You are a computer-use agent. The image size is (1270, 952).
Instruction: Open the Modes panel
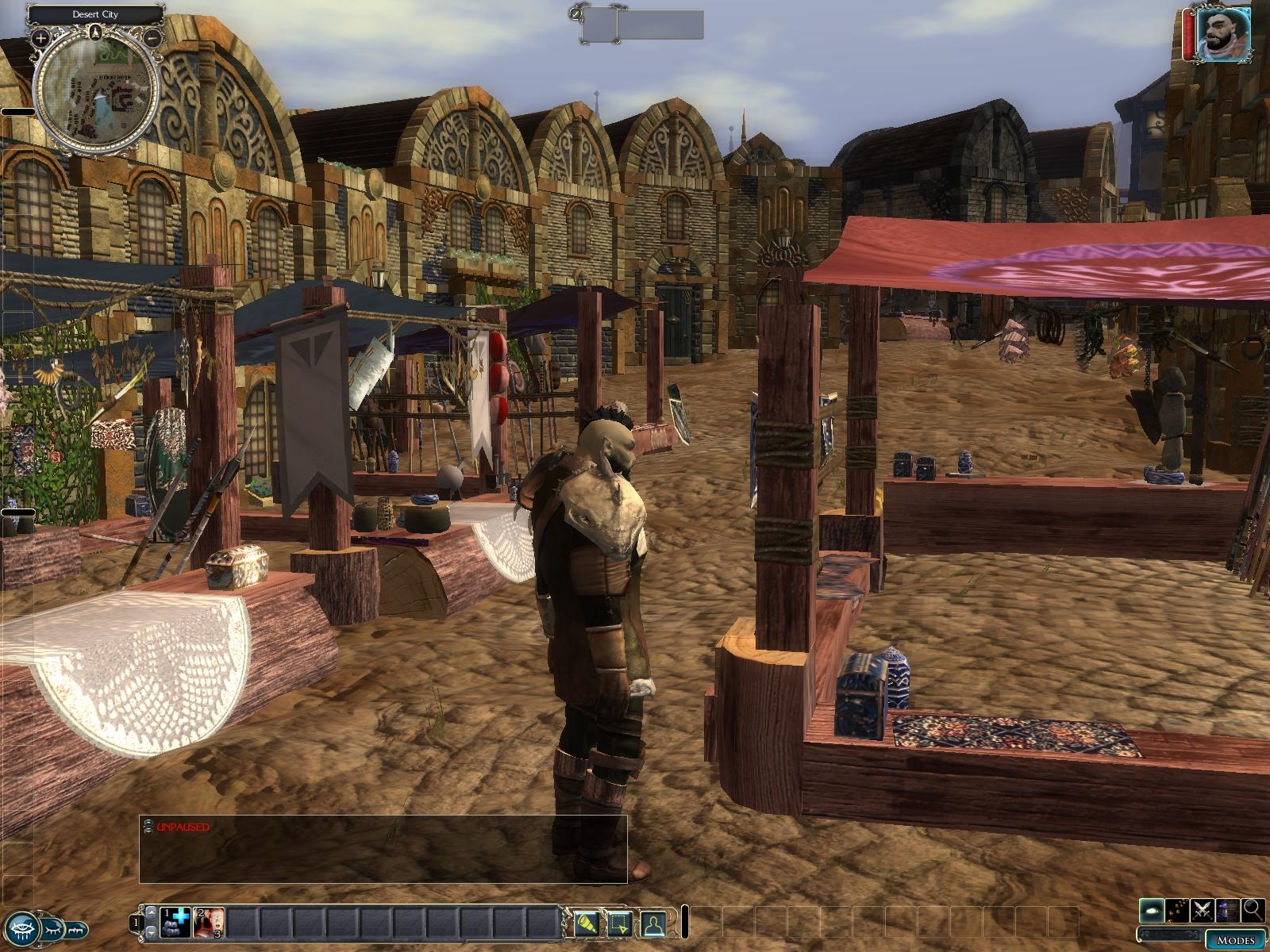1235,941
